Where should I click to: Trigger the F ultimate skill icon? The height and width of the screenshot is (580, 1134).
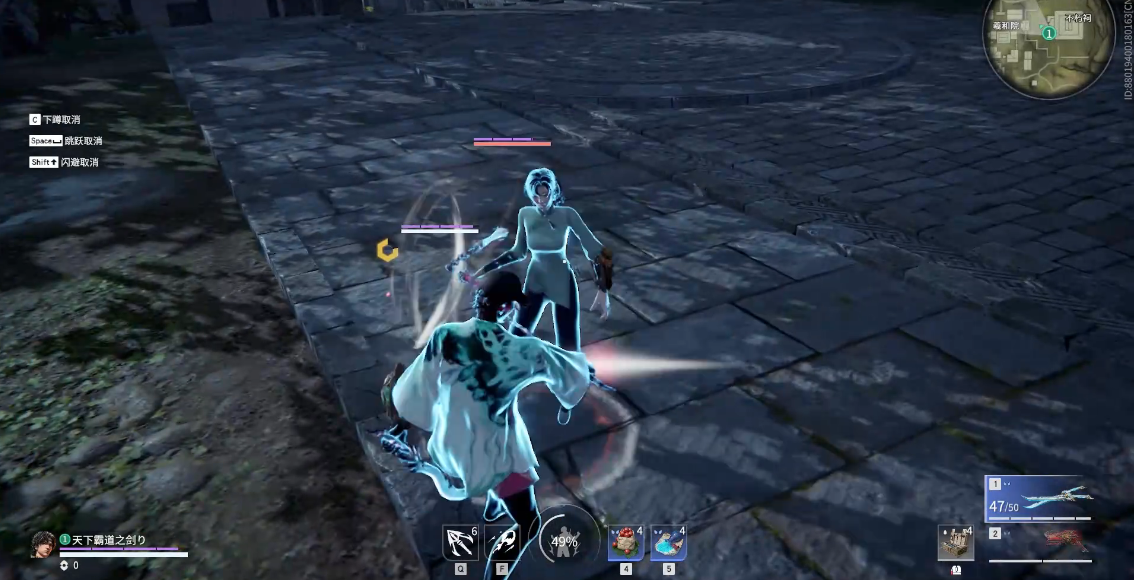coord(502,543)
